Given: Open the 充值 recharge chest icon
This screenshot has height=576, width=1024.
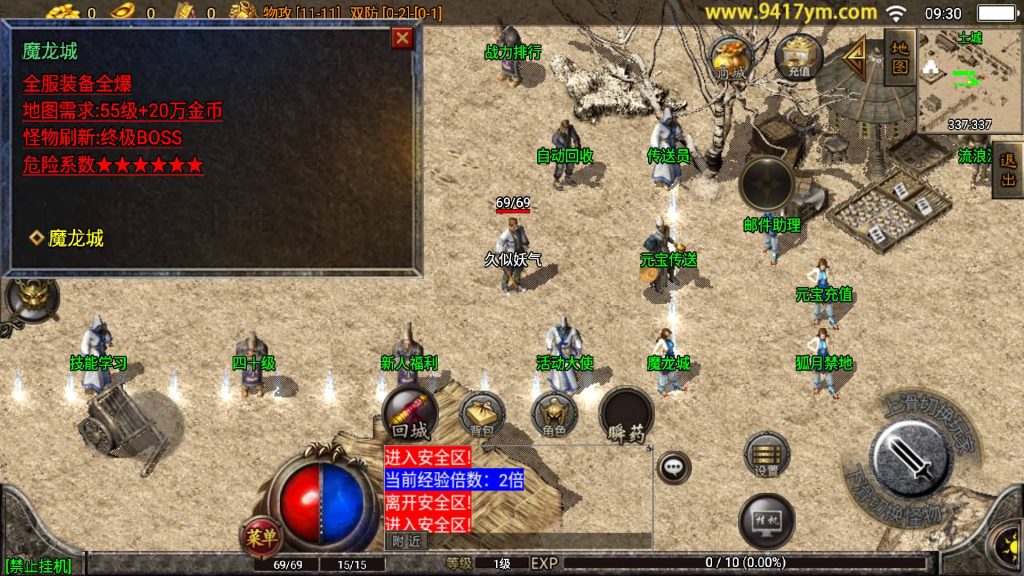Looking at the screenshot, I should coord(798,56).
